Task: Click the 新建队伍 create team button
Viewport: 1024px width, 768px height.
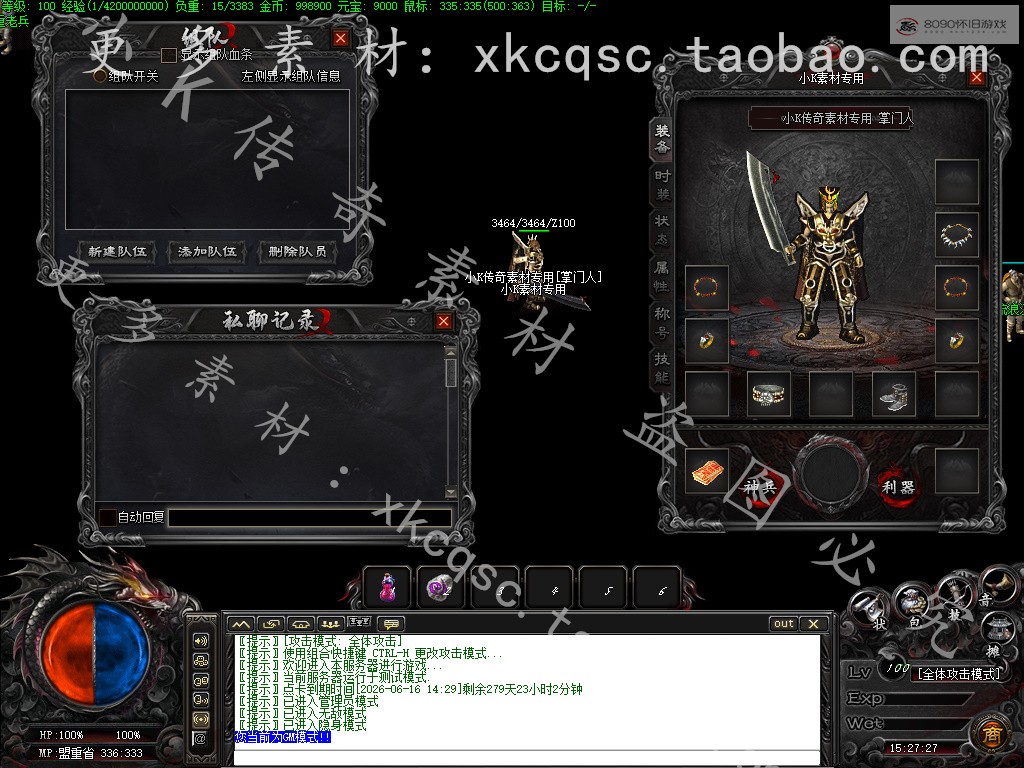Action: pyautogui.click(x=118, y=251)
